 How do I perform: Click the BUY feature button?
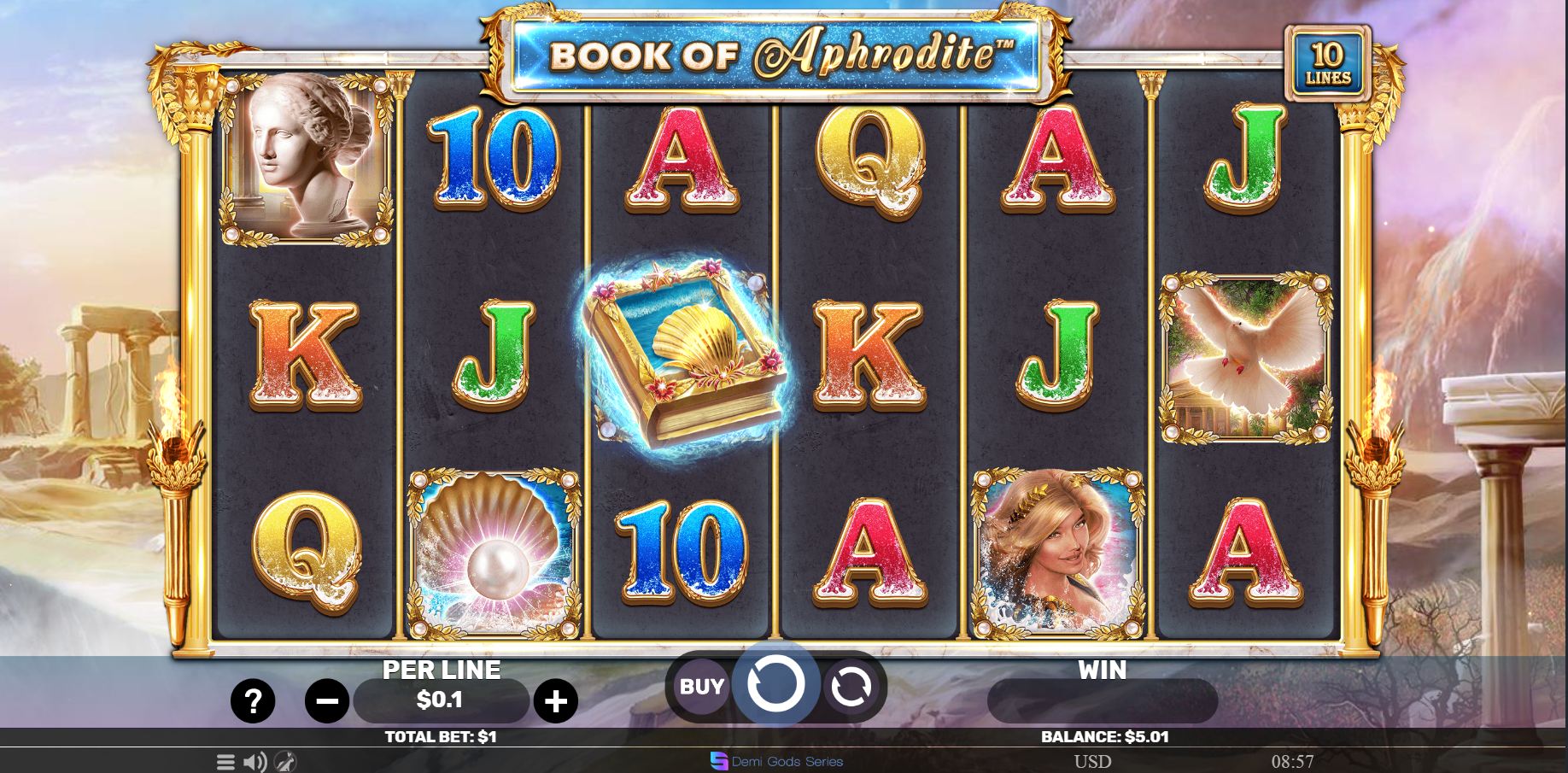coord(701,686)
